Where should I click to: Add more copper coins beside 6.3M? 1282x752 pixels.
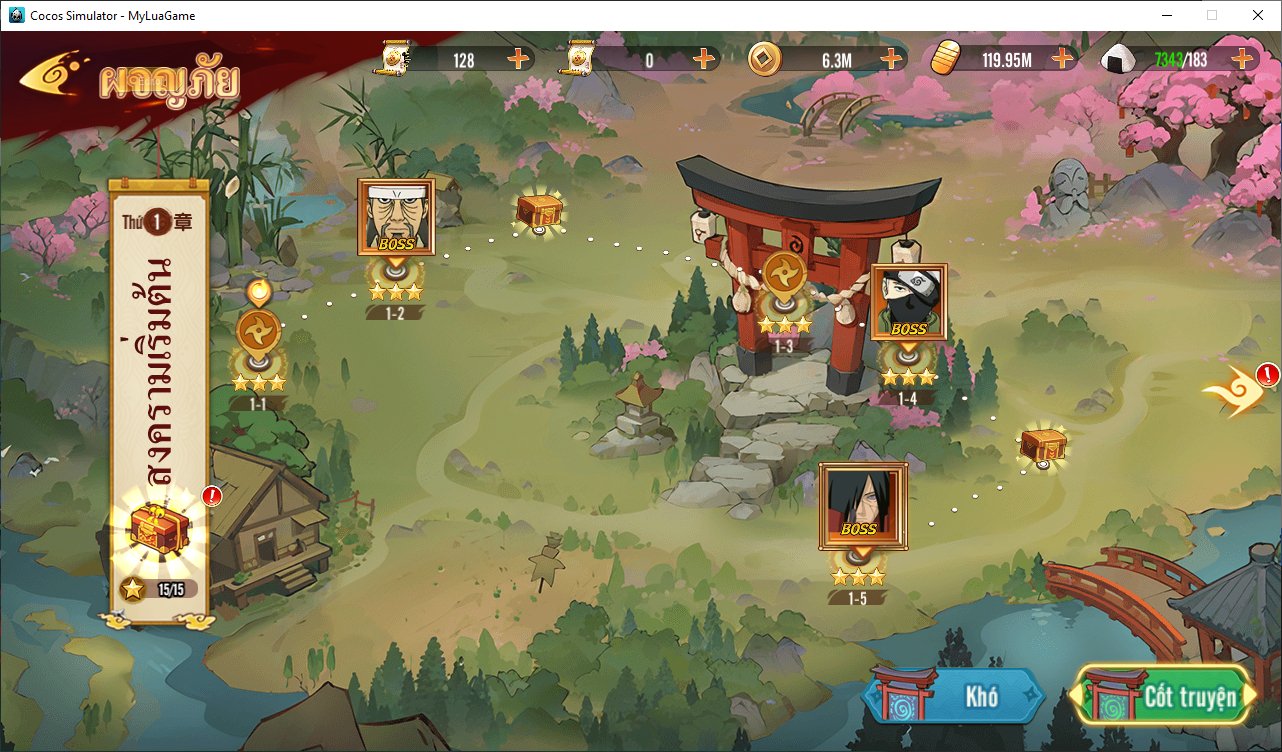pos(891,59)
